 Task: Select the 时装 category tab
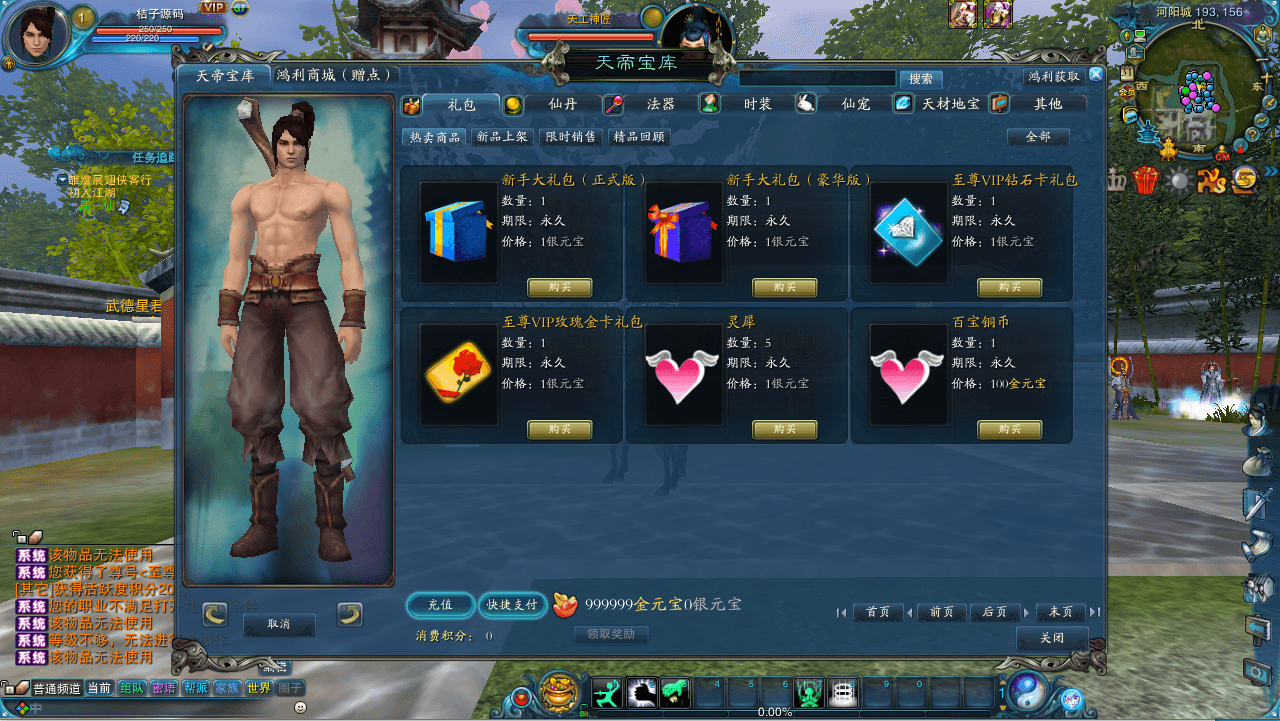pyautogui.click(x=757, y=104)
